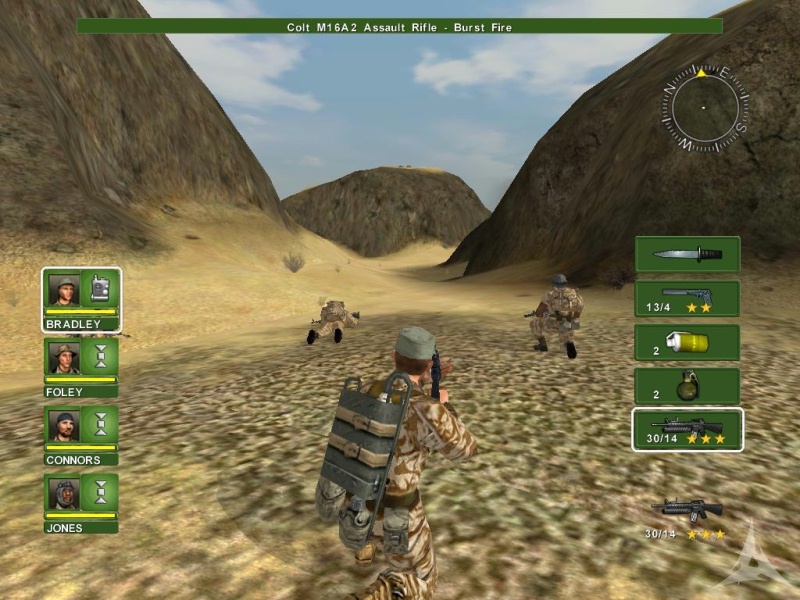
Task: Select the M16A2 assault rifle slot
Action: (x=687, y=430)
